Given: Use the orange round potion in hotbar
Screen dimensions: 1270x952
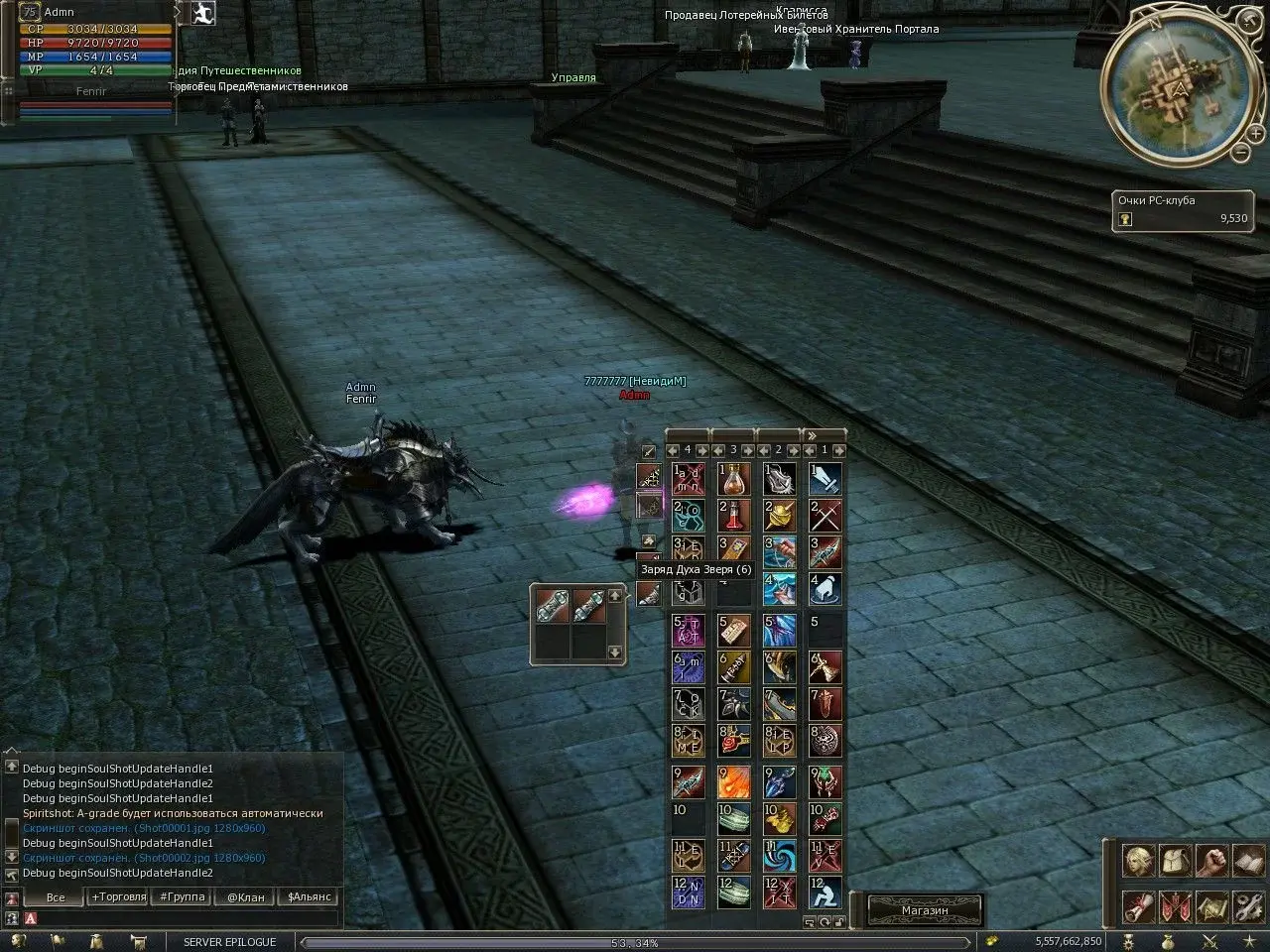Looking at the screenshot, I should [735, 479].
